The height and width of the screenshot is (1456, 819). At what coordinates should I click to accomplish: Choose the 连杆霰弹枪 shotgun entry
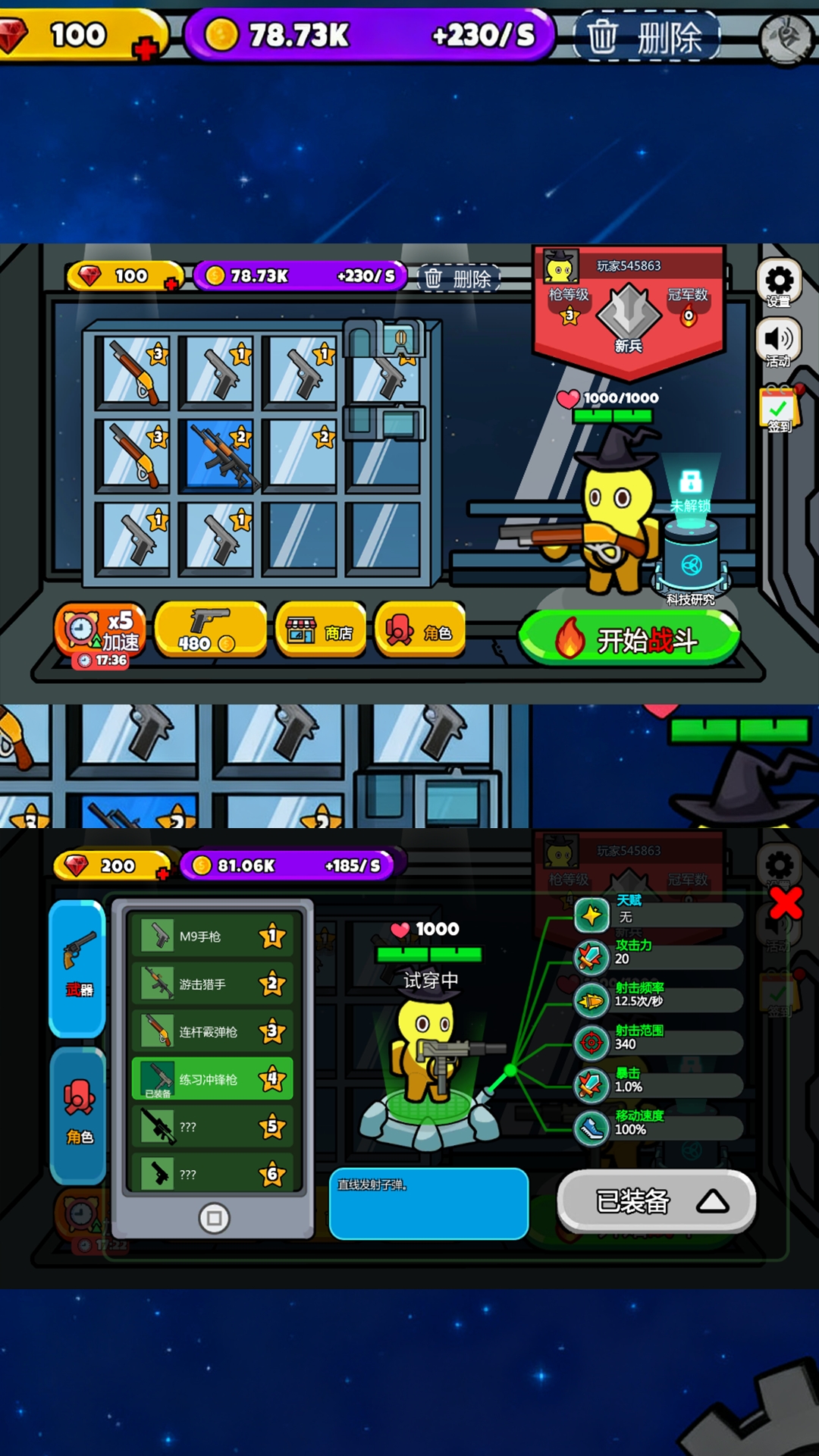point(212,1031)
